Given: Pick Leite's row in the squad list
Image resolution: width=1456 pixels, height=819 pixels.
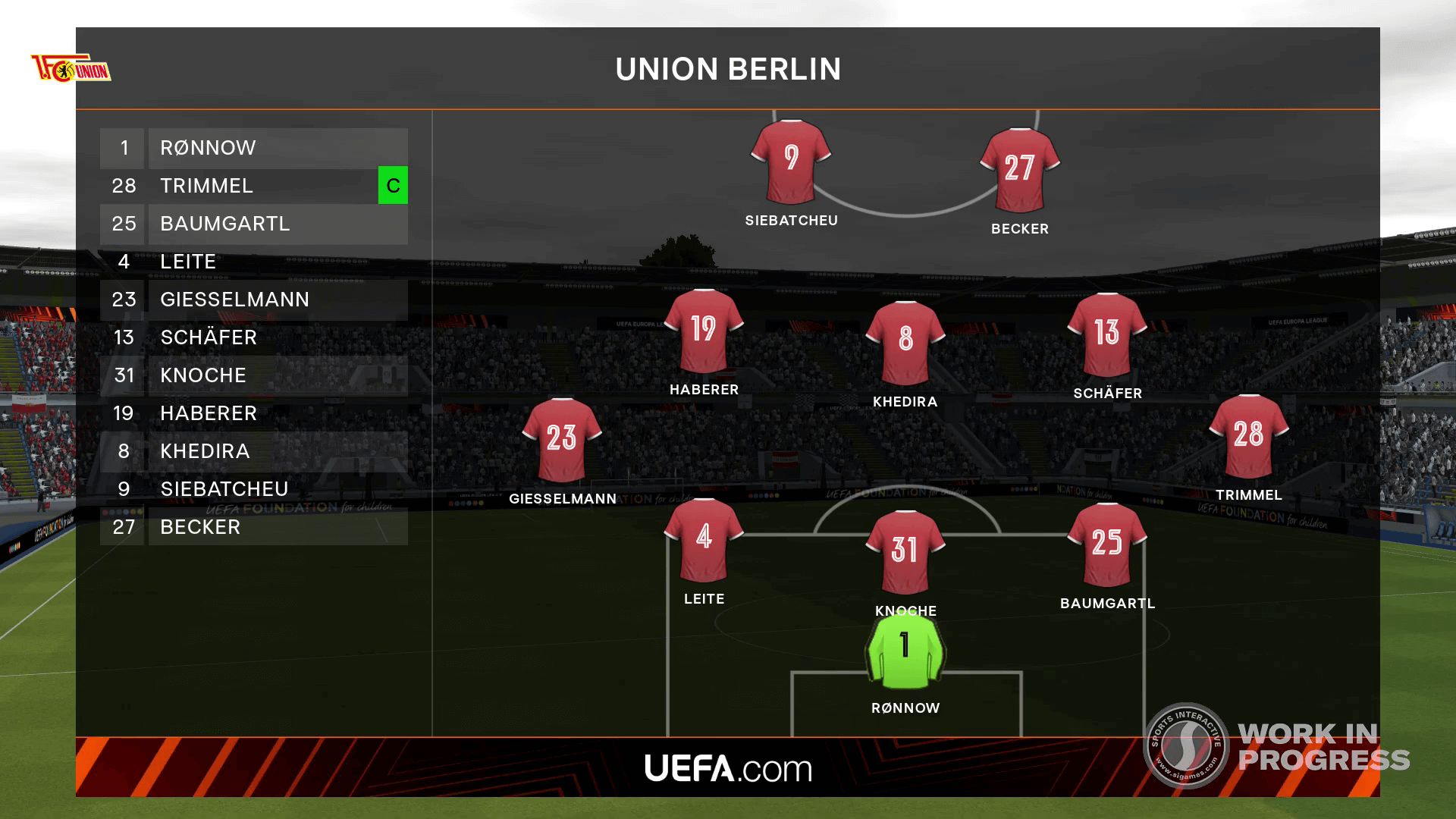Looking at the screenshot, I should [254, 262].
